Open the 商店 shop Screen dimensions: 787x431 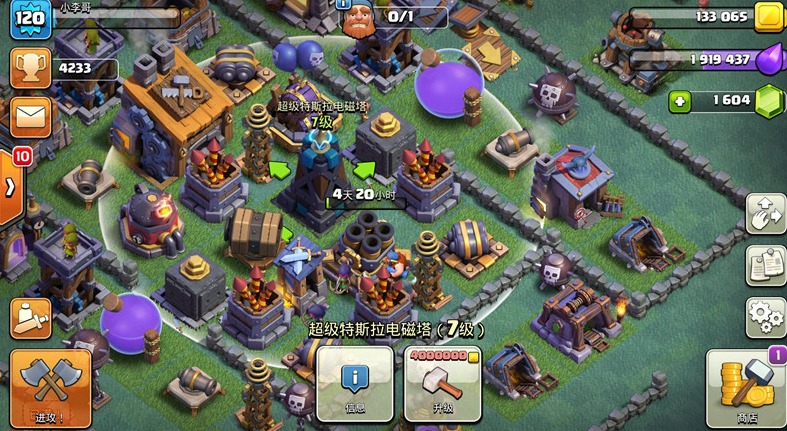746,389
